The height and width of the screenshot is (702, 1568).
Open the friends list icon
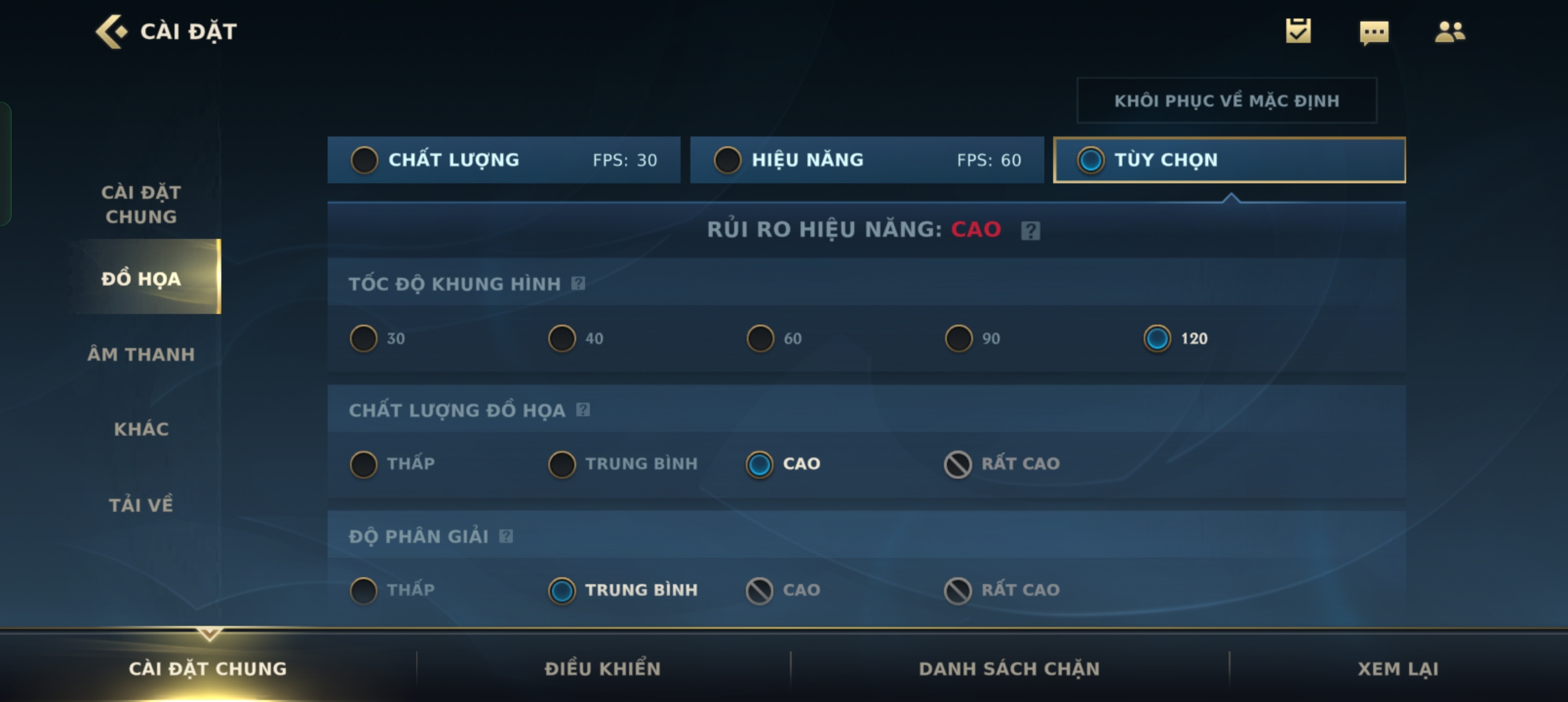point(1450,32)
